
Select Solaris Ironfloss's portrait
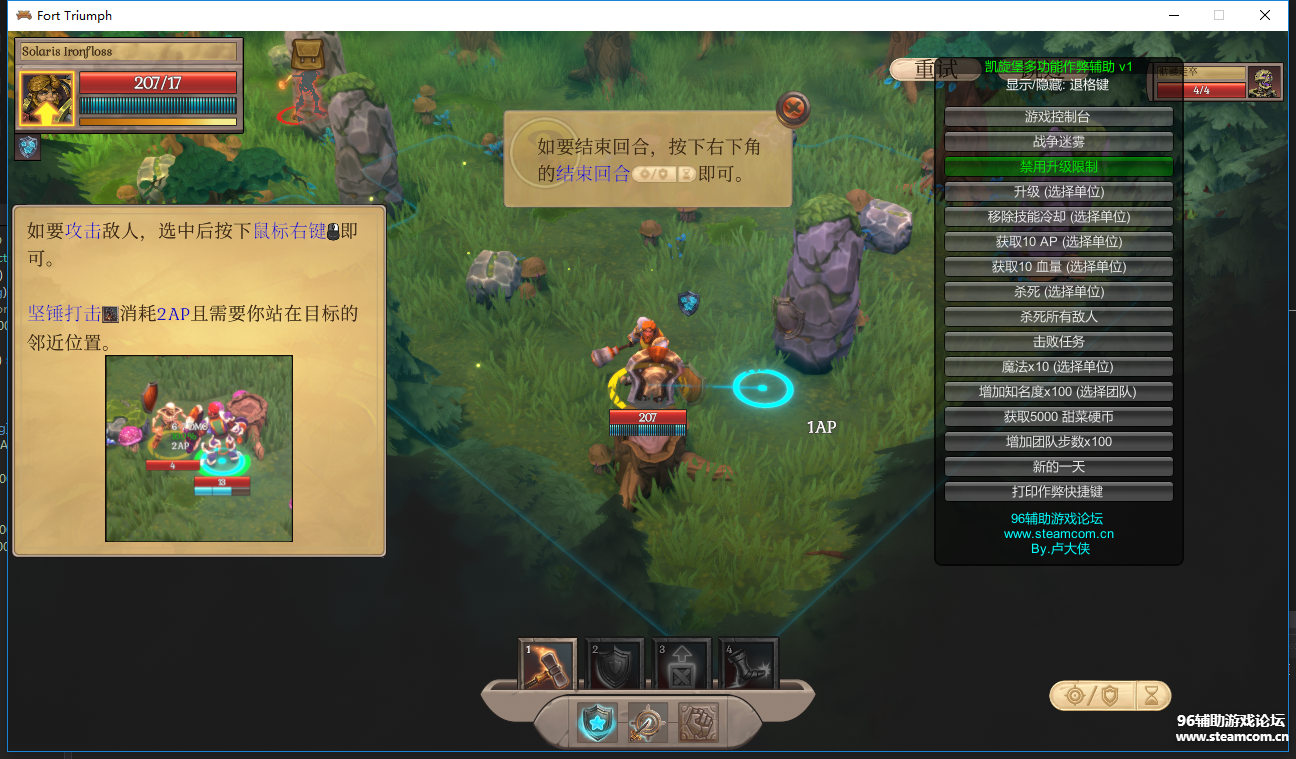(x=46, y=99)
